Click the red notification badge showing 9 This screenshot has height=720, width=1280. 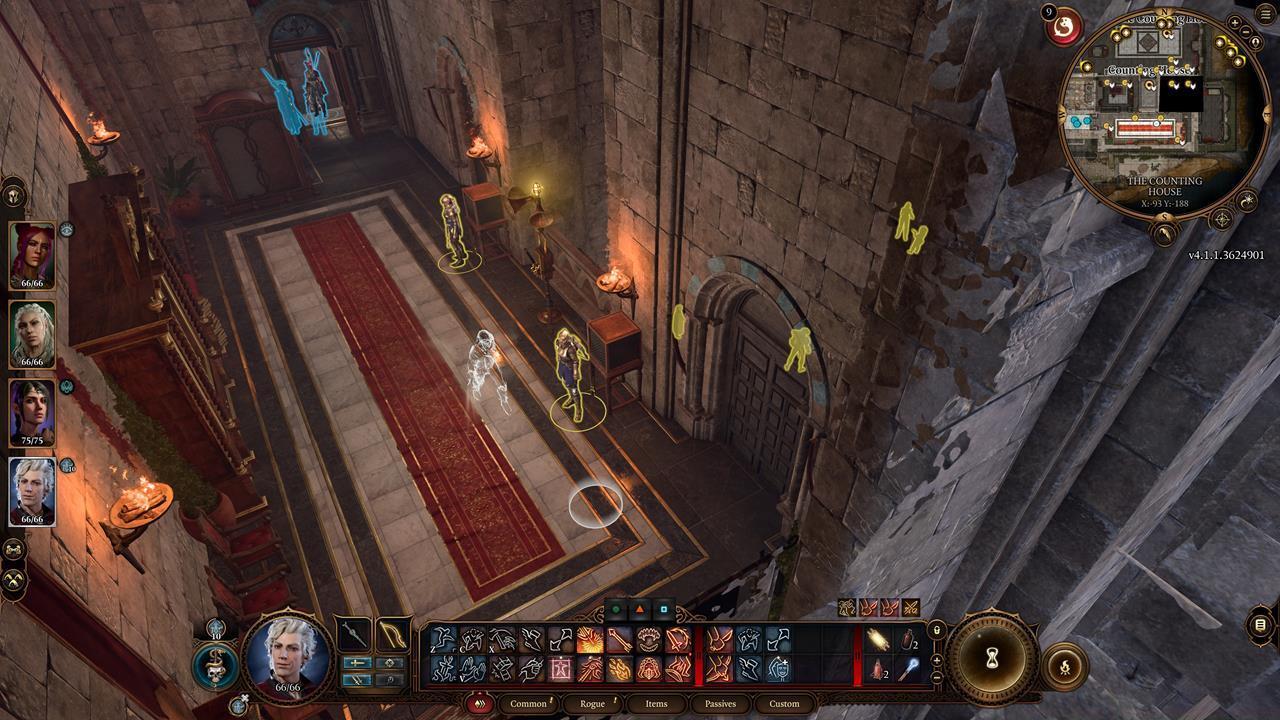1047,13
